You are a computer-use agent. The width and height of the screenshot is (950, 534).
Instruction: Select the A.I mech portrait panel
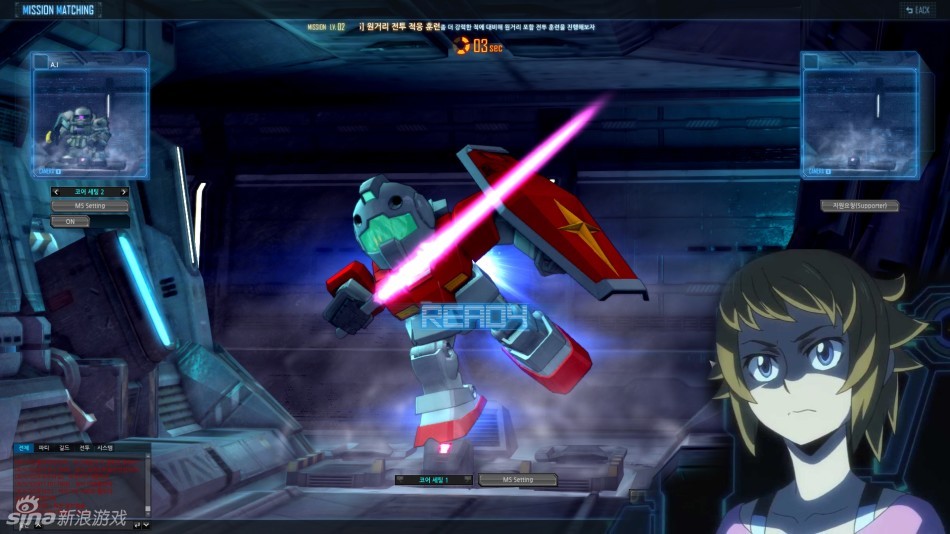pyautogui.click(x=91, y=117)
